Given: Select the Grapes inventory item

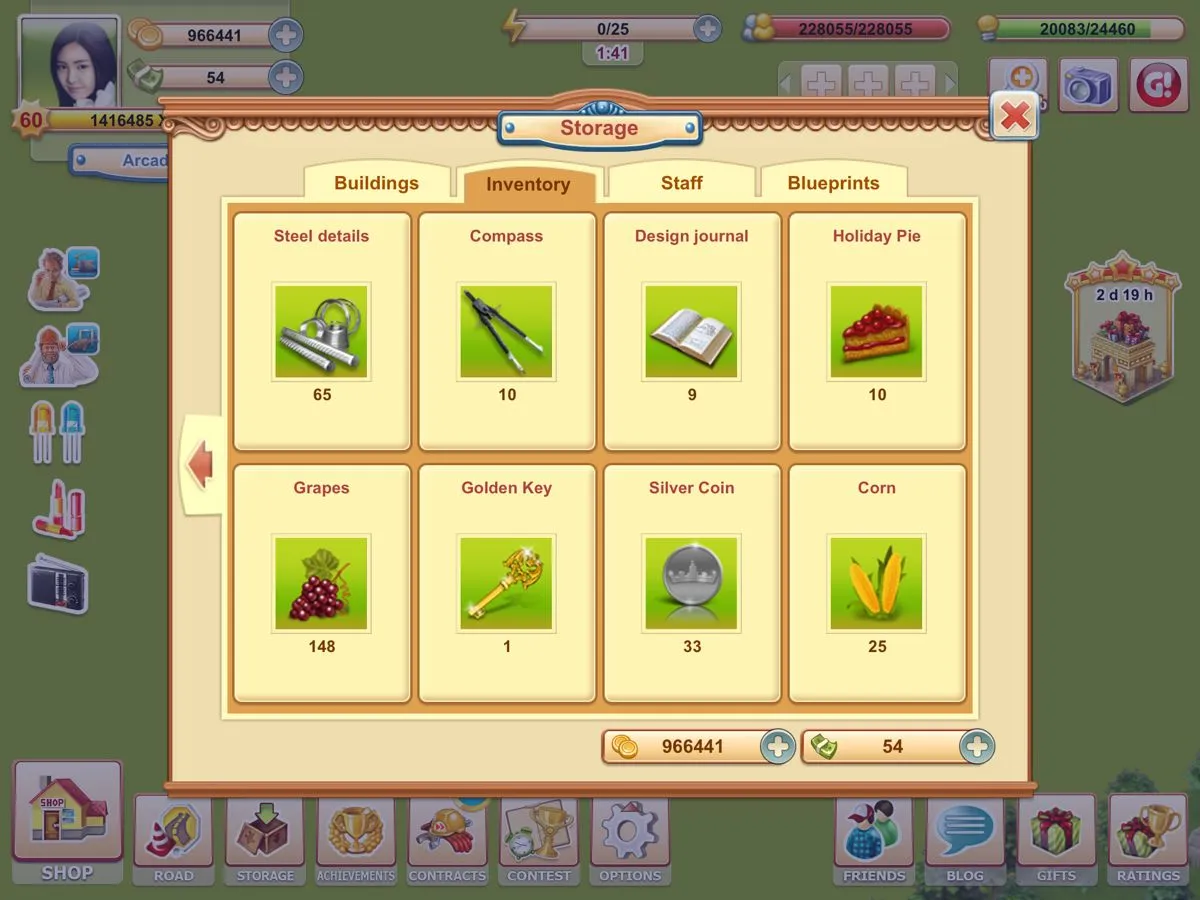Looking at the screenshot, I should coord(322,583).
